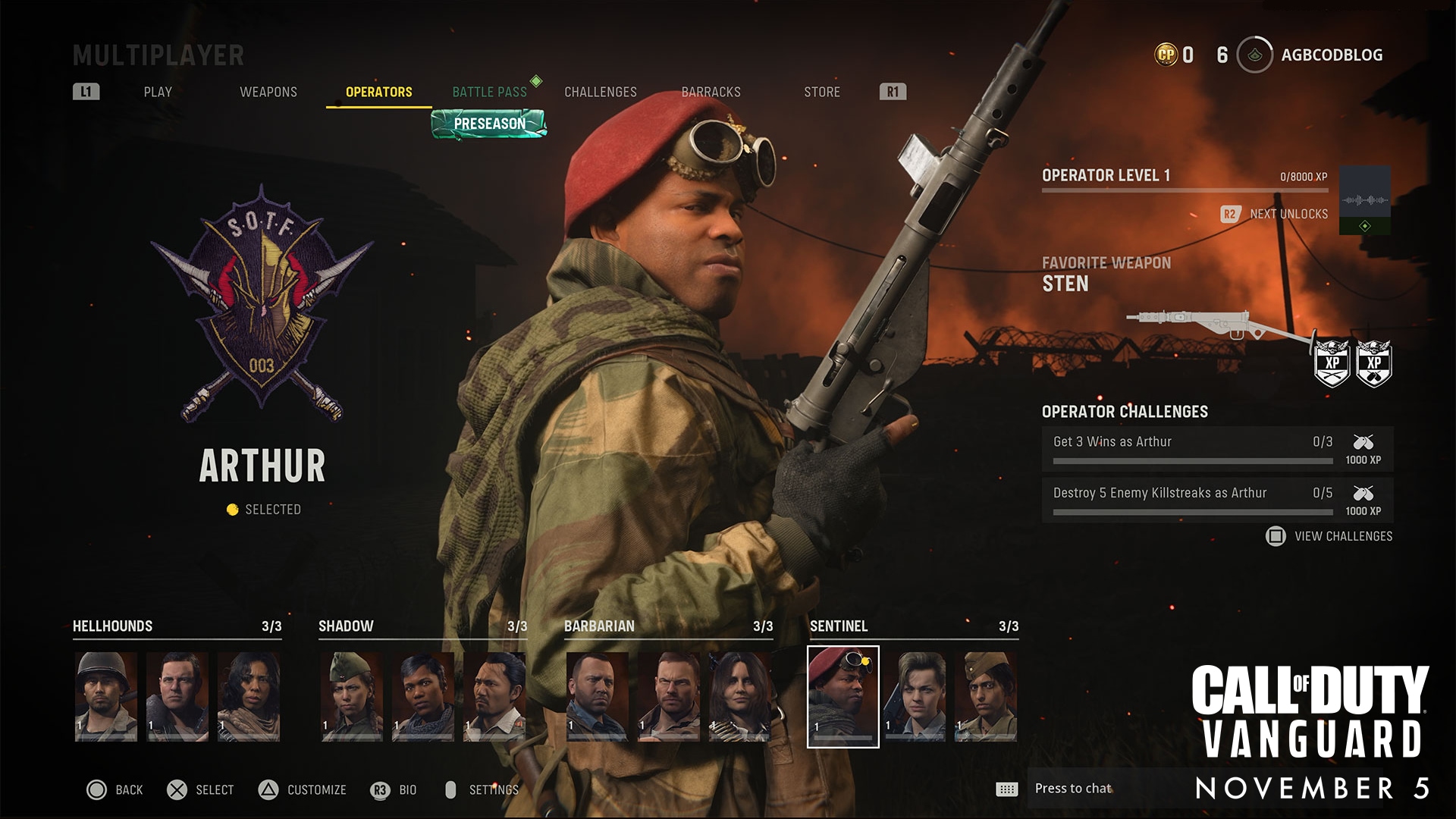This screenshot has width=1456, height=819.
Task: Select the Sentinel operator with tan cap
Action: coord(986,696)
